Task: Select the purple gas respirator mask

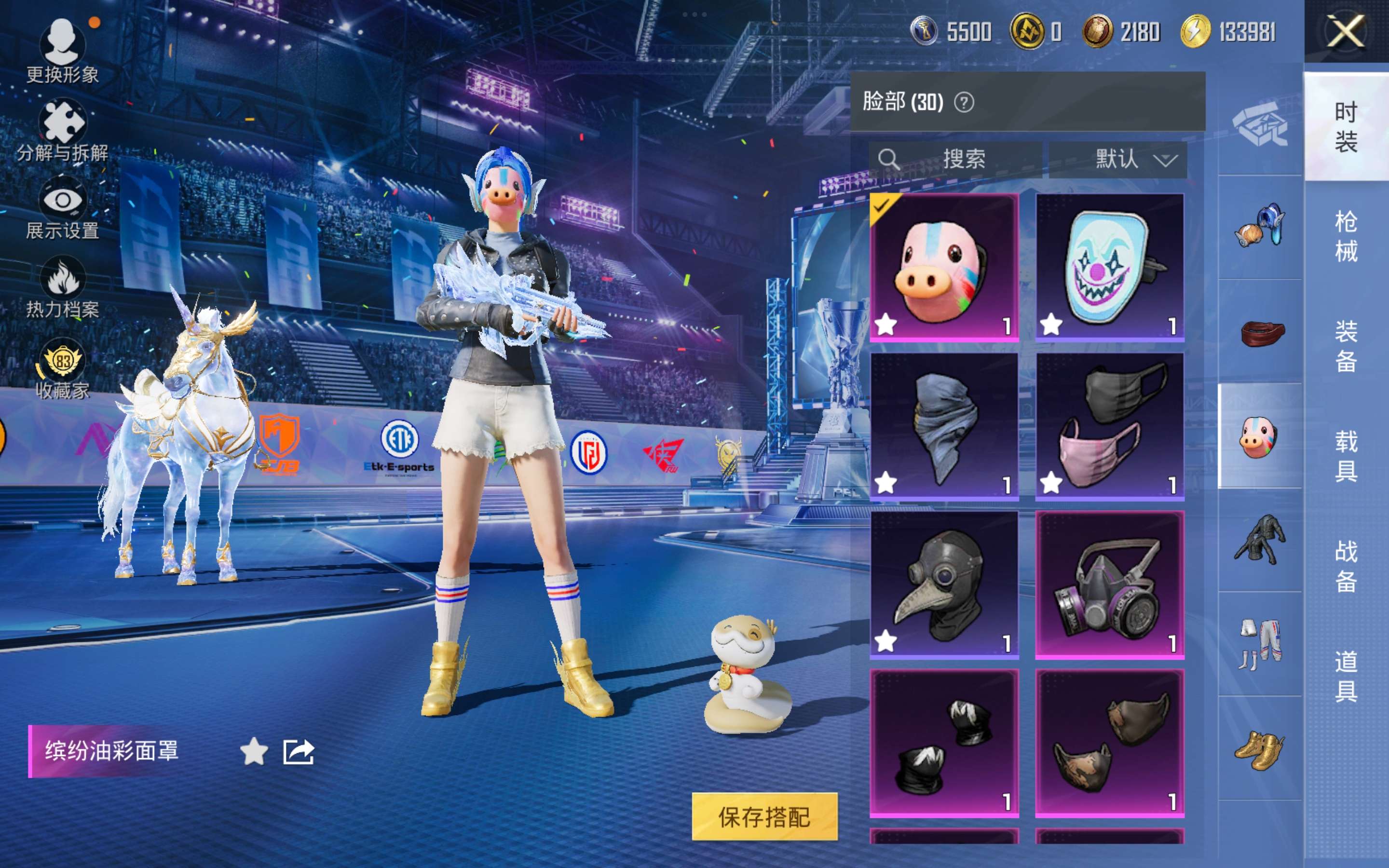Action: [1109, 584]
